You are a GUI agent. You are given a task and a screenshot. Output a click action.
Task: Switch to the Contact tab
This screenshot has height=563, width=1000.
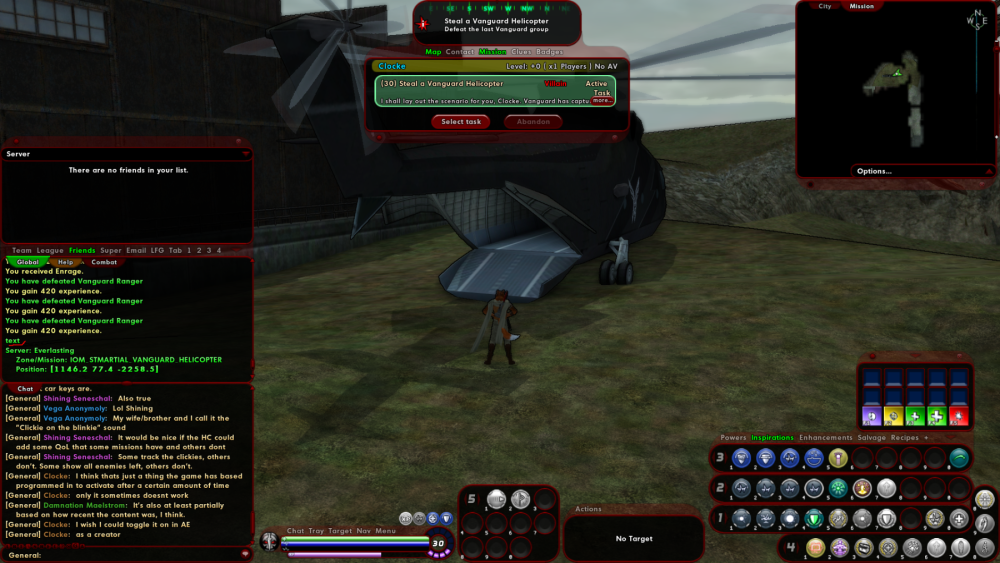point(460,52)
